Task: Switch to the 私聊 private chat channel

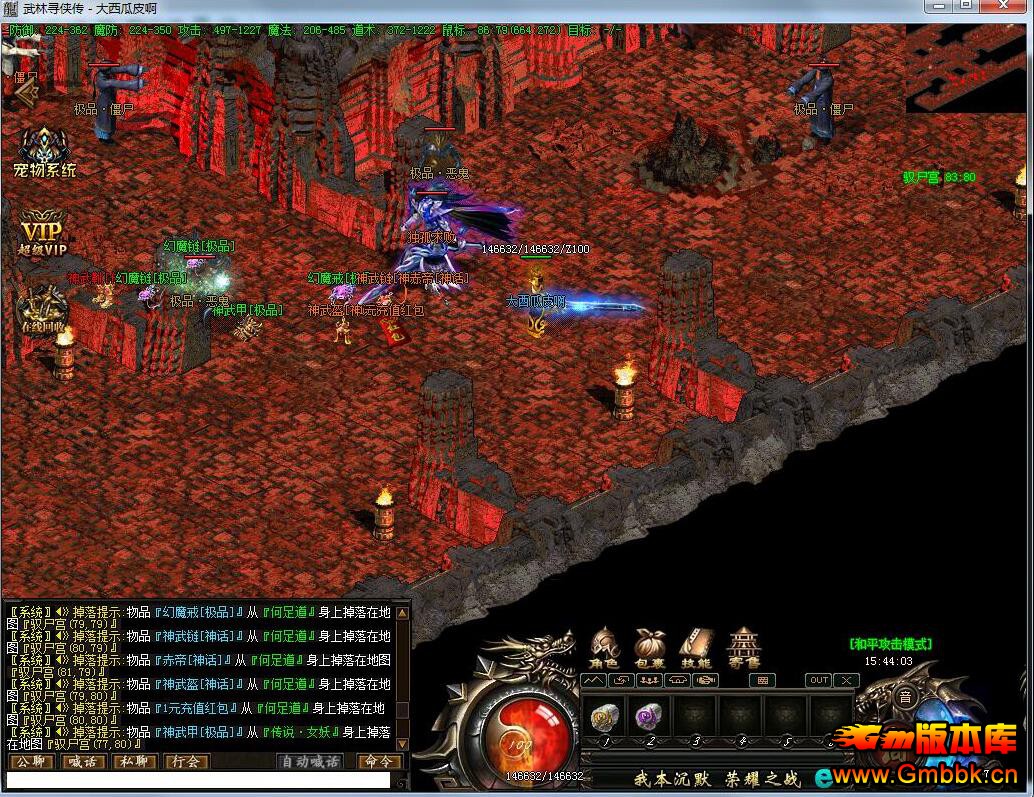Action: (x=134, y=762)
